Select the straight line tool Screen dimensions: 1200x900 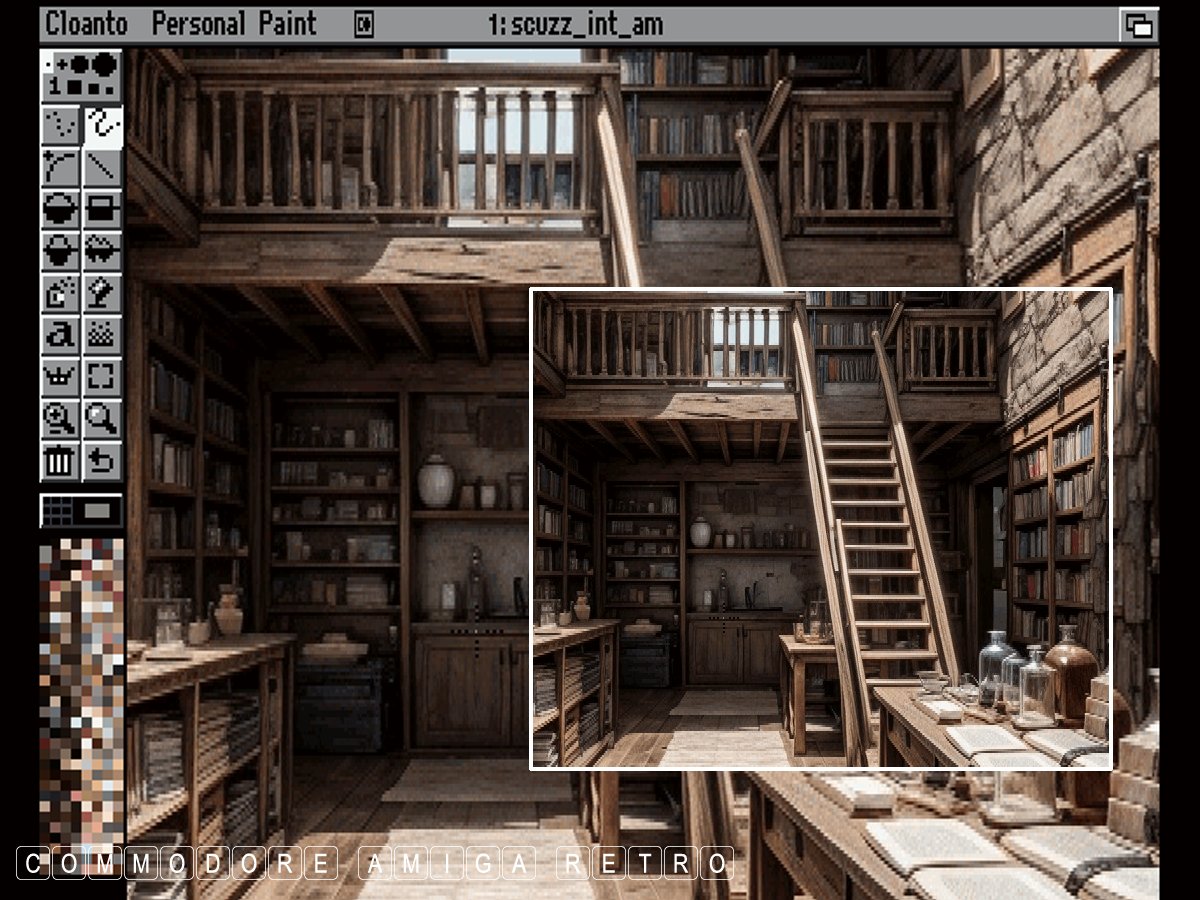point(103,167)
